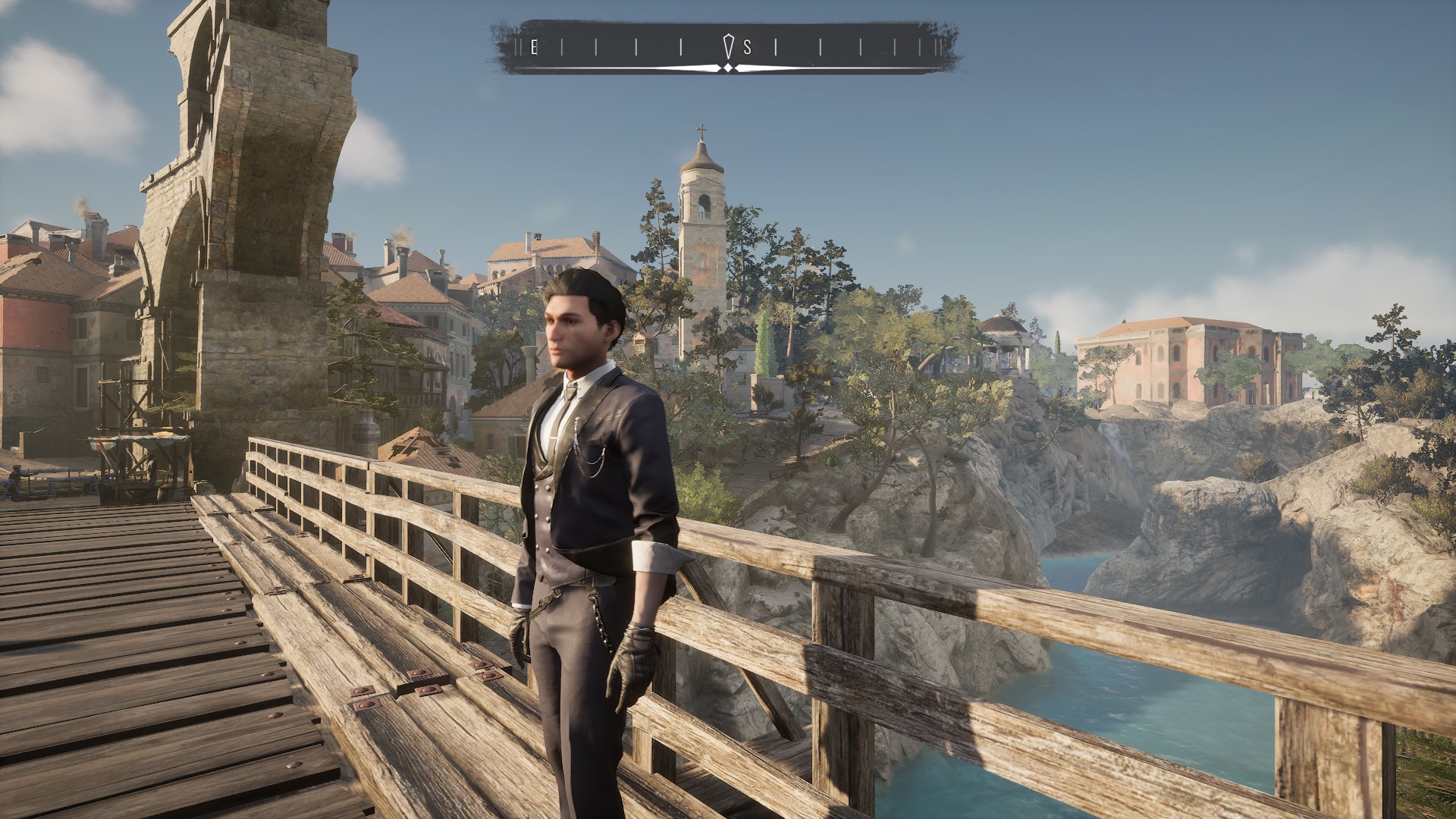
Task: Click the compass bar heading strip
Action: coord(726,48)
